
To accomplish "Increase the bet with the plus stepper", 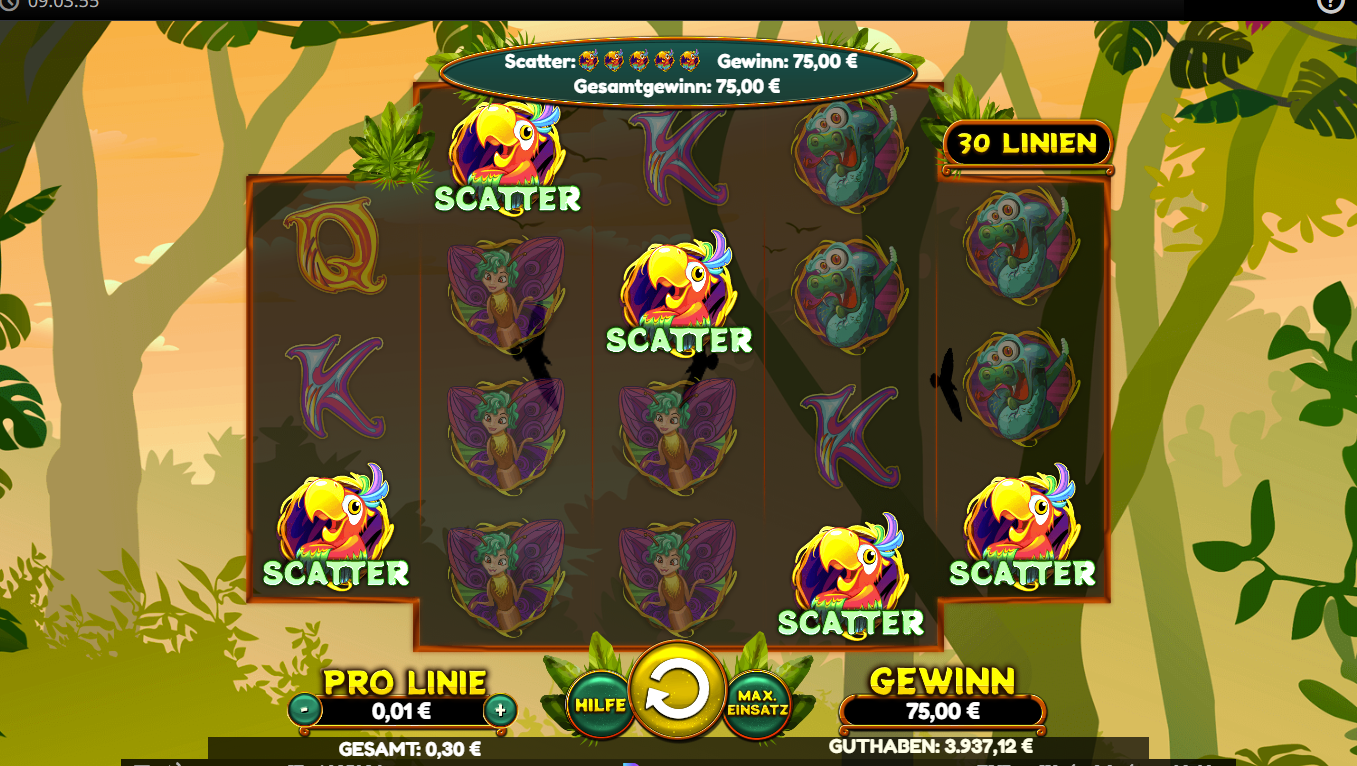I will coord(502,712).
